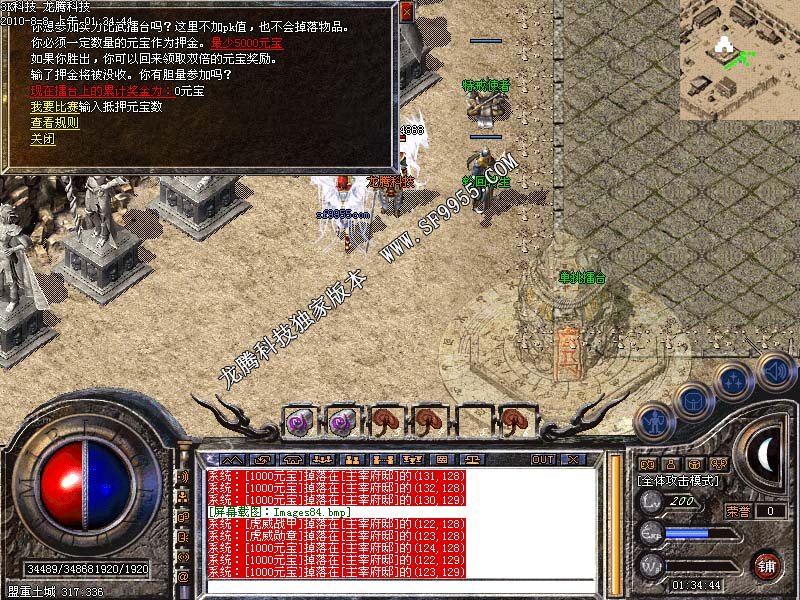
Task: Click the OUT button above the chat
Action: pos(543,460)
